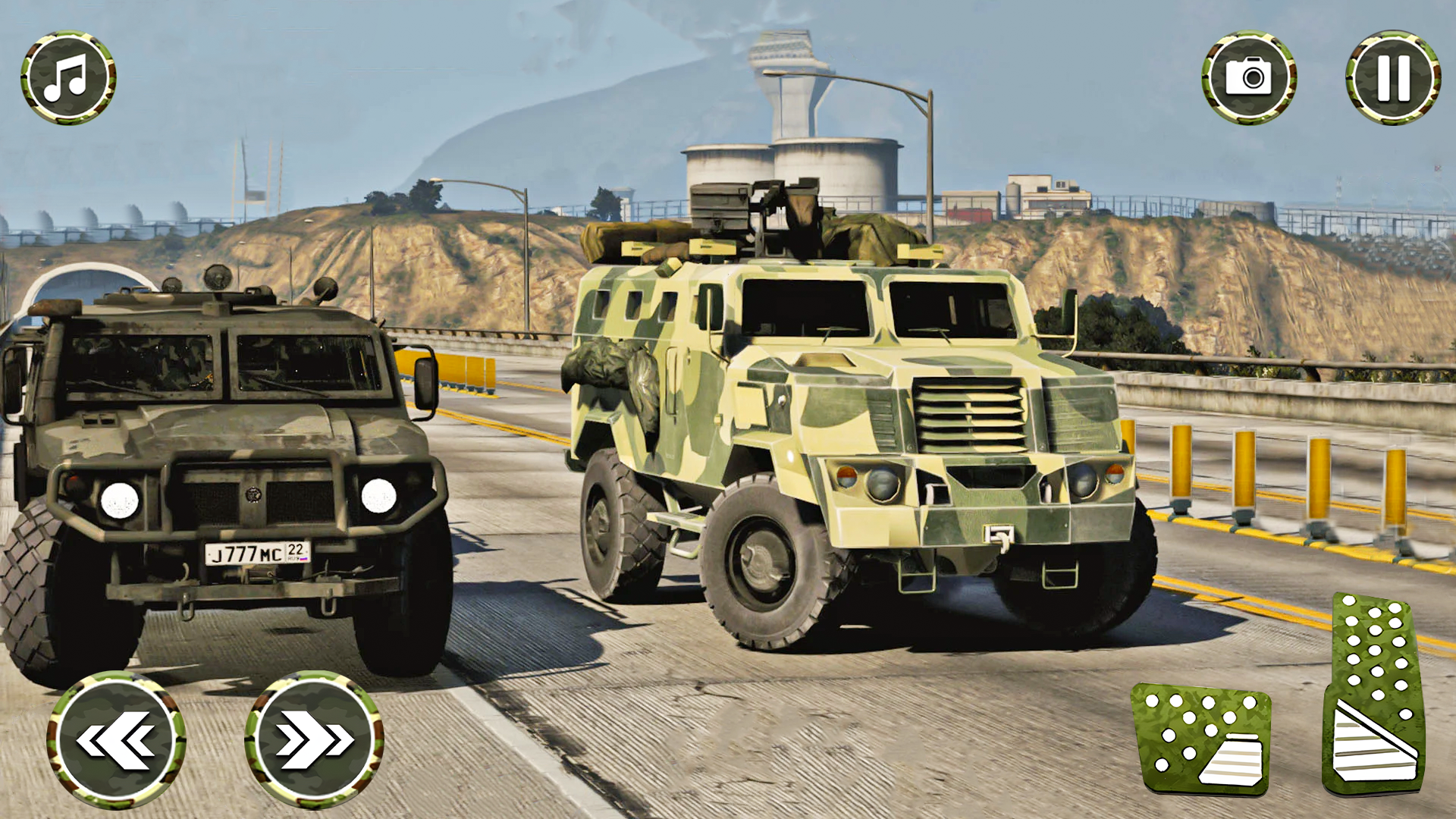Toggle the background music on or off
The image size is (1456, 819).
pos(67,78)
